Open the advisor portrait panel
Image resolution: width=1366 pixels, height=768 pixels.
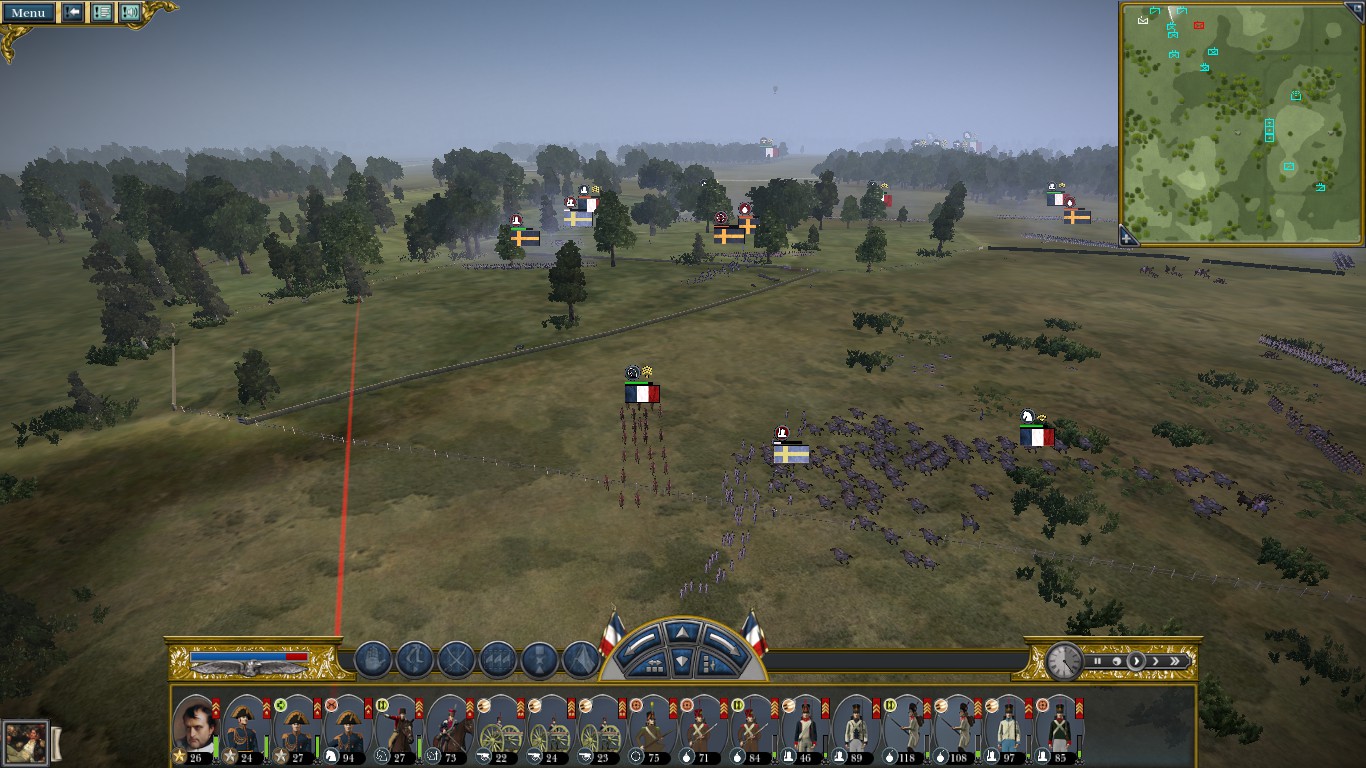pyautogui.click(x=24, y=743)
